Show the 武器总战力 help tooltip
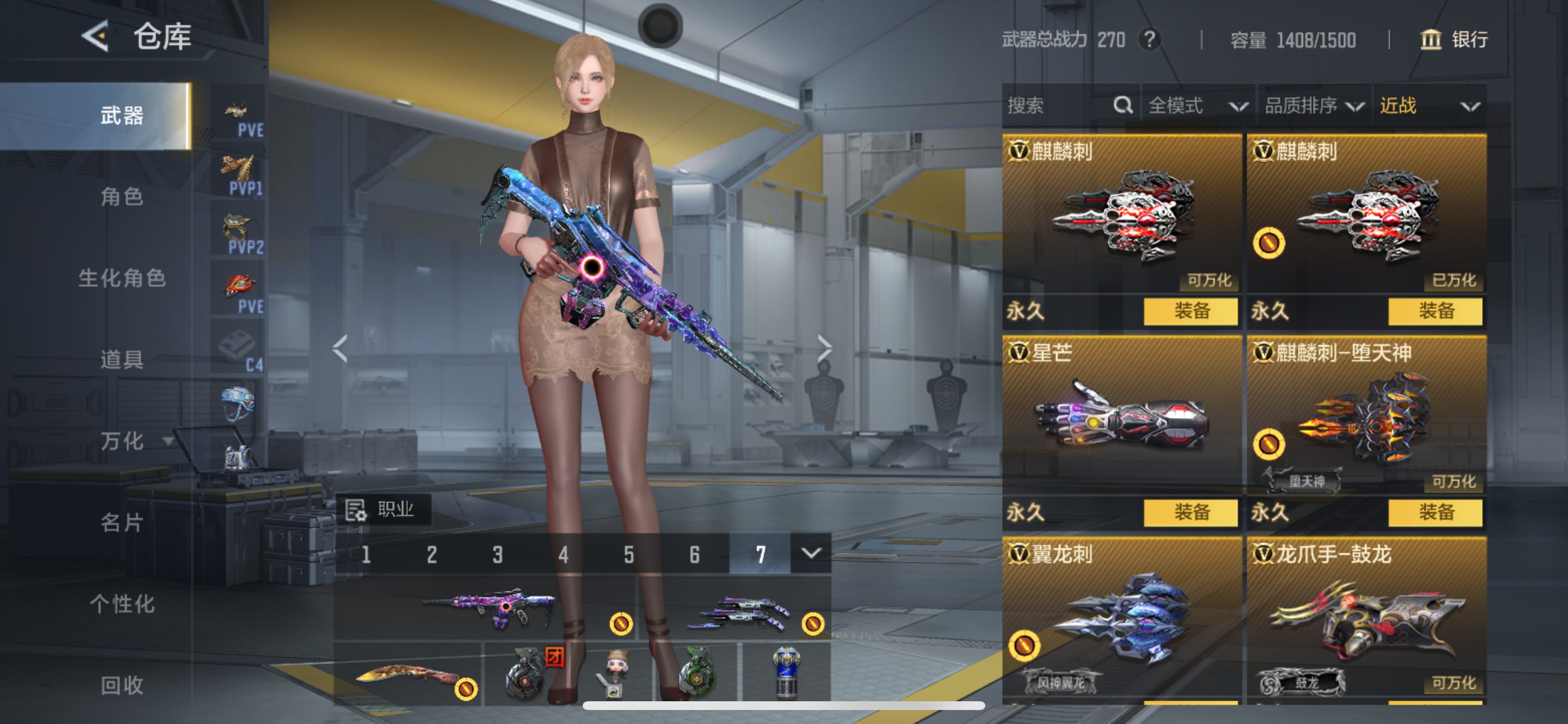The image size is (1568, 724). [x=1149, y=40]
